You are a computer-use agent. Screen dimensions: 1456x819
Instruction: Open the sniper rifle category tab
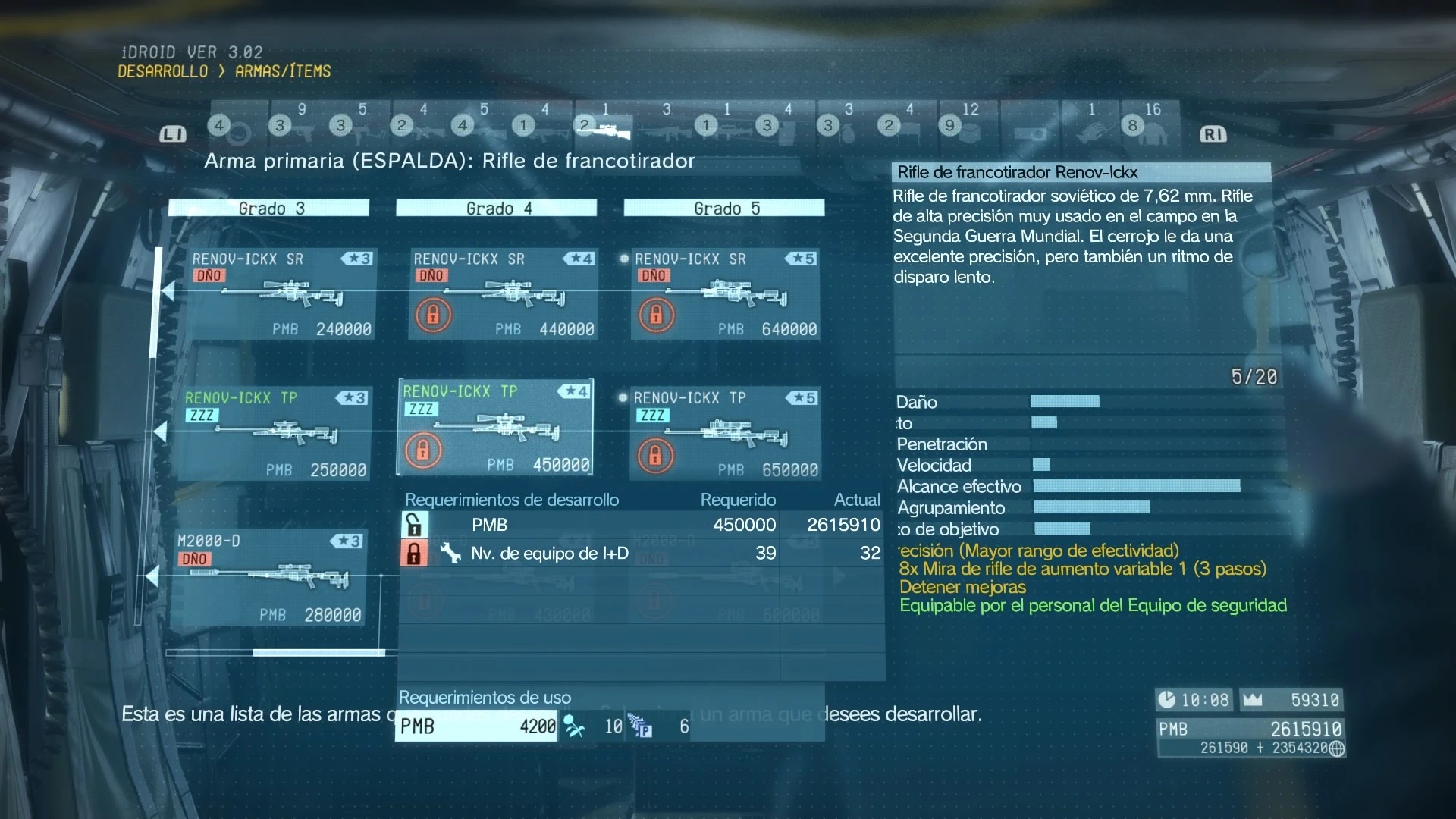tap(605, 126)
